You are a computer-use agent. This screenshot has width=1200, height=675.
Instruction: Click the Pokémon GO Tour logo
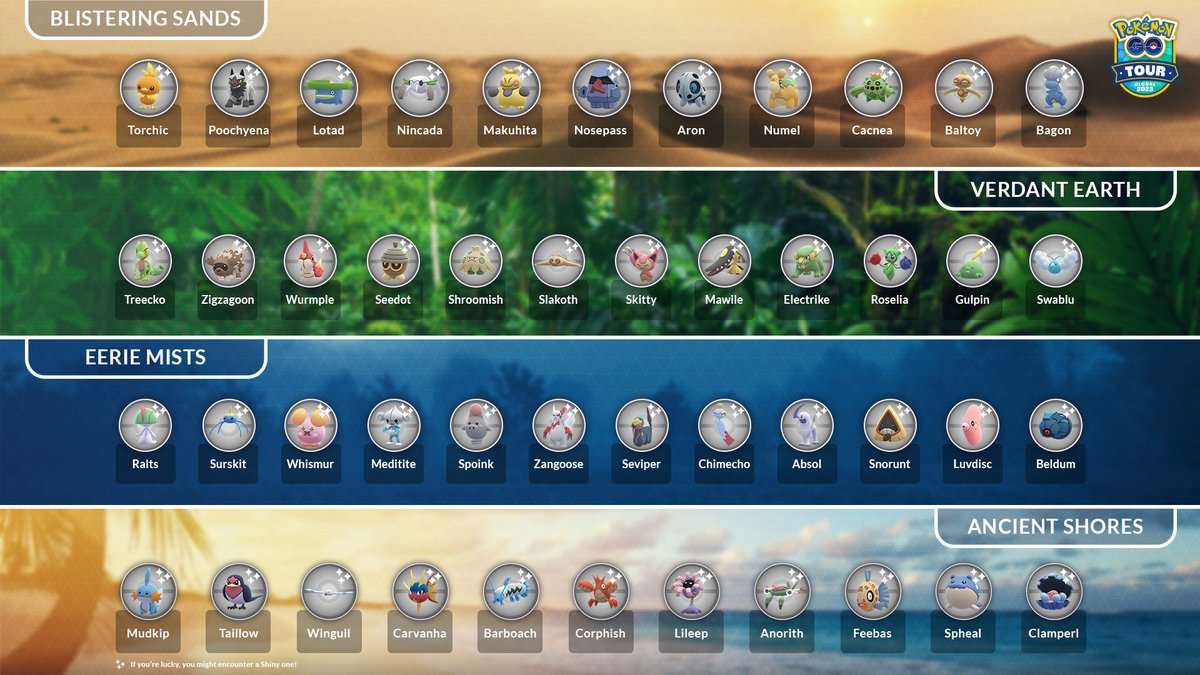[1144, 57]
